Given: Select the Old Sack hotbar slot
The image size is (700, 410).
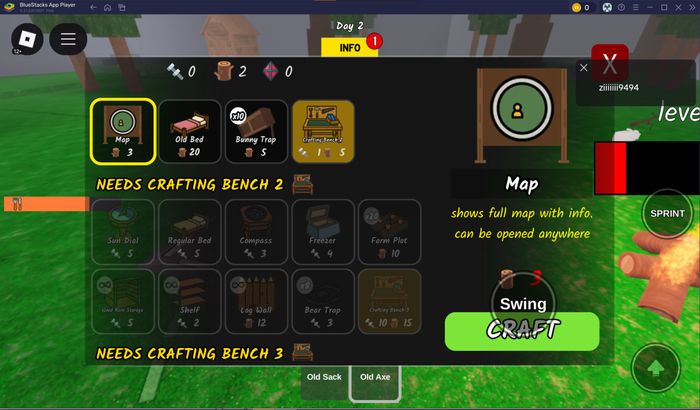Looking at the screenshot, I should [x=324, y=377].
